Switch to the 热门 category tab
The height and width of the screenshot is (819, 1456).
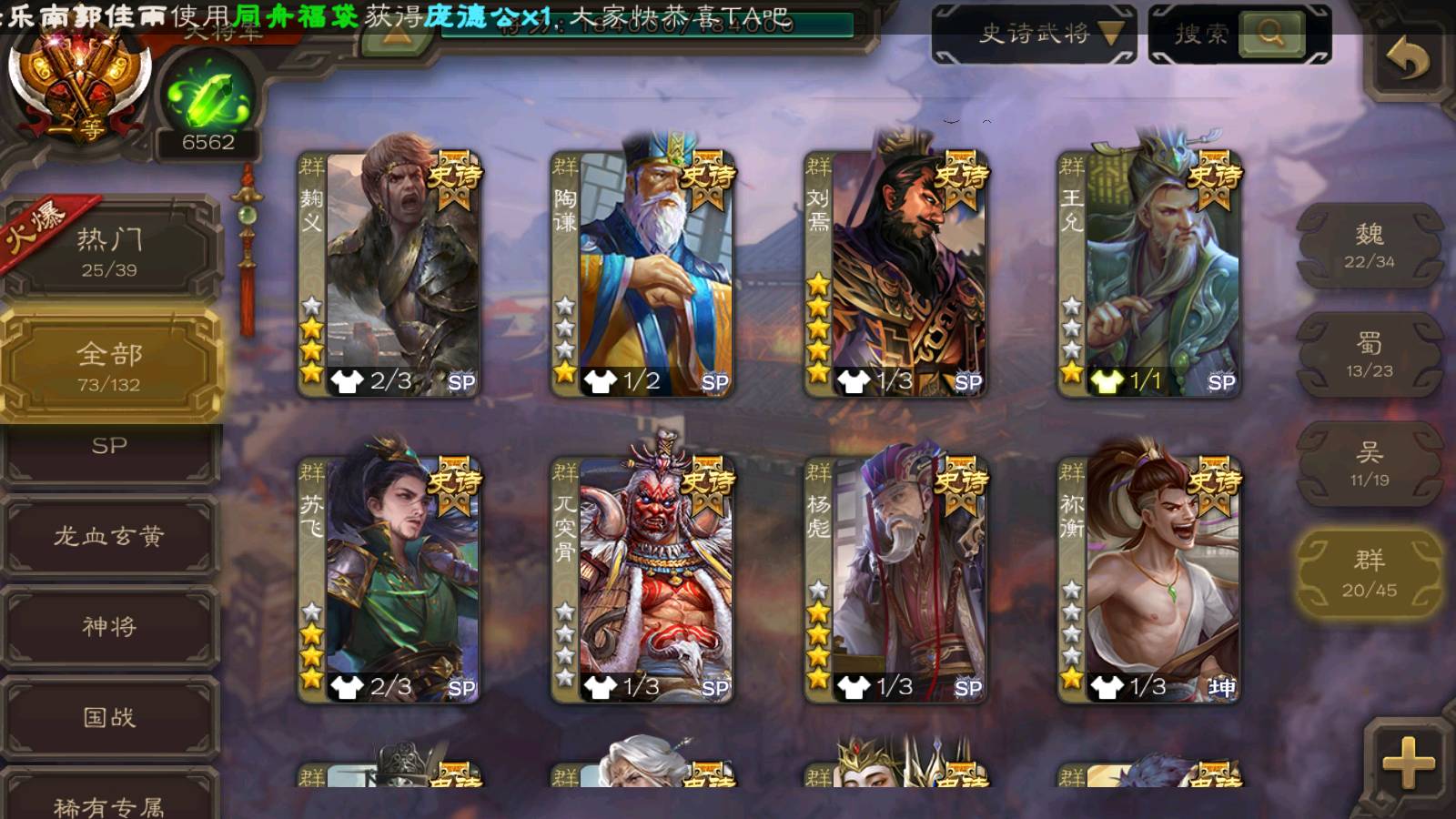[109, 251]
